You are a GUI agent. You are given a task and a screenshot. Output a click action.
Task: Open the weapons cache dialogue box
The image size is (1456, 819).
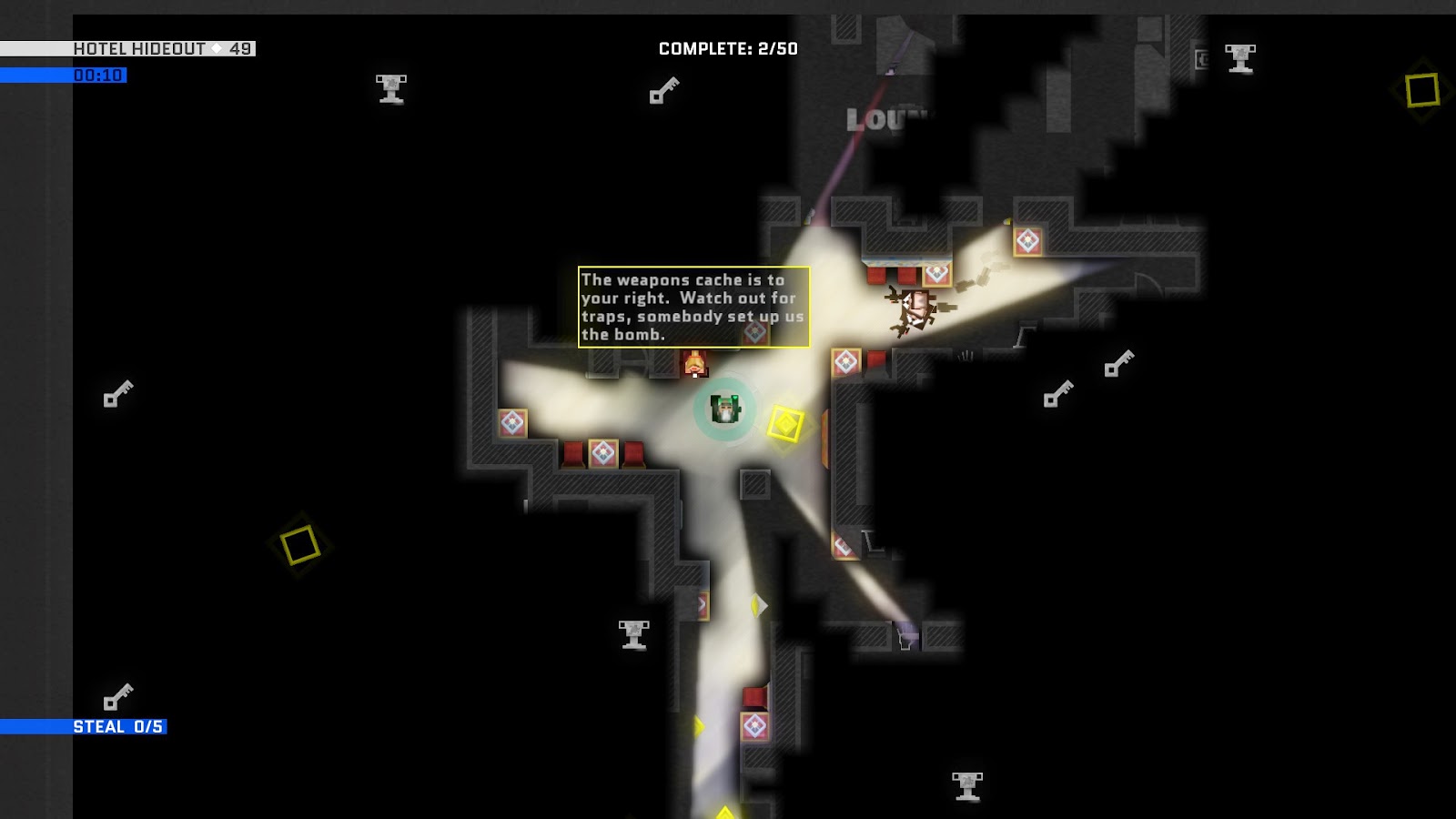click(x=693, y=308)
